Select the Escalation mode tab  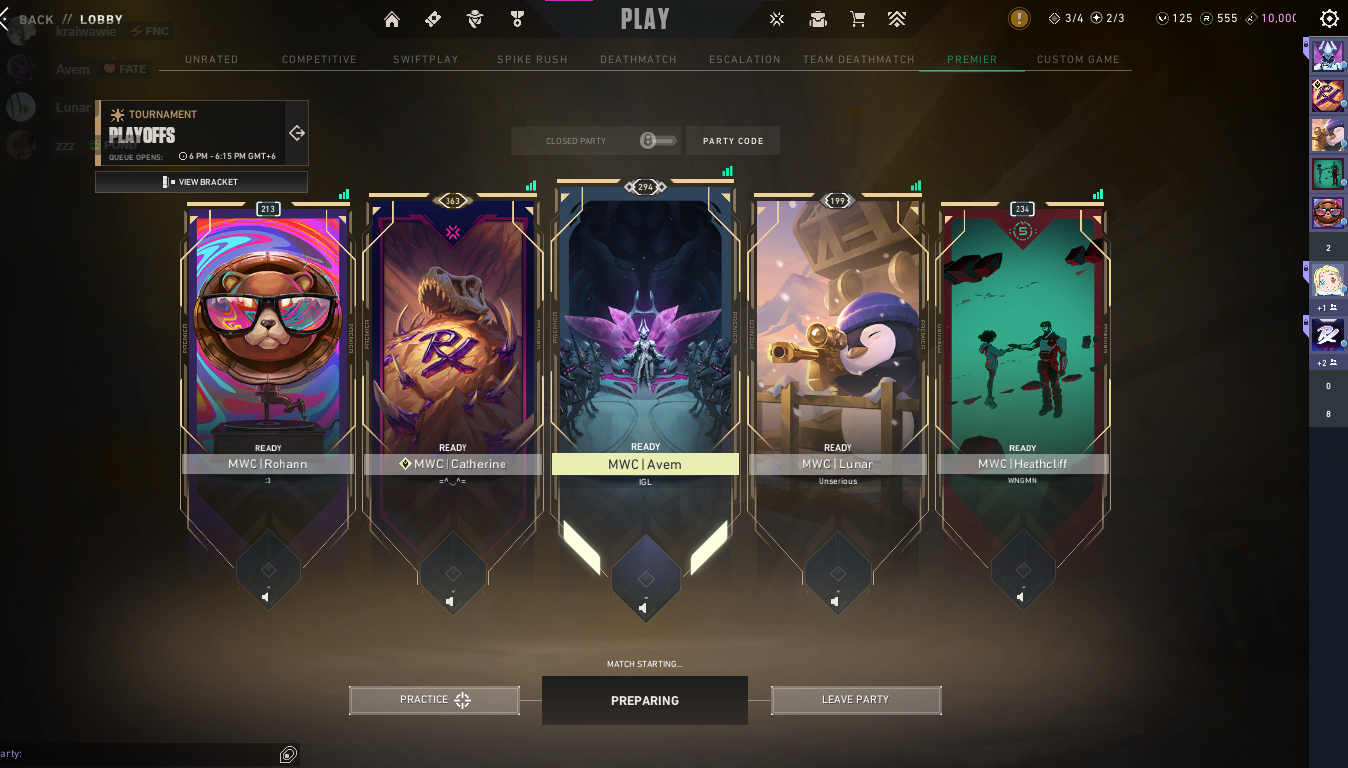pyautogui.click(x=745, y=60)
